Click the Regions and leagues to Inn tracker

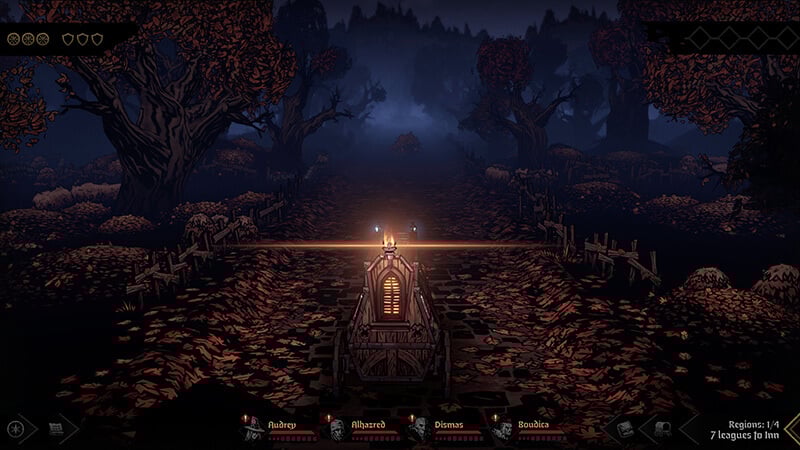tap(738, 430)
